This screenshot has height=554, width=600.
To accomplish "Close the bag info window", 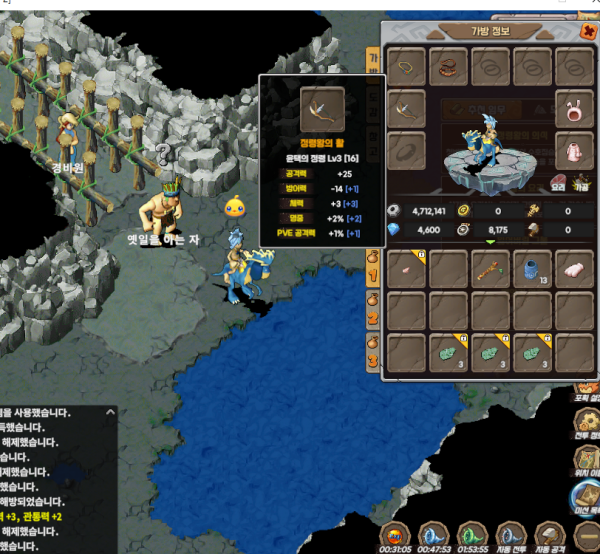I will [x=588, y=31].
